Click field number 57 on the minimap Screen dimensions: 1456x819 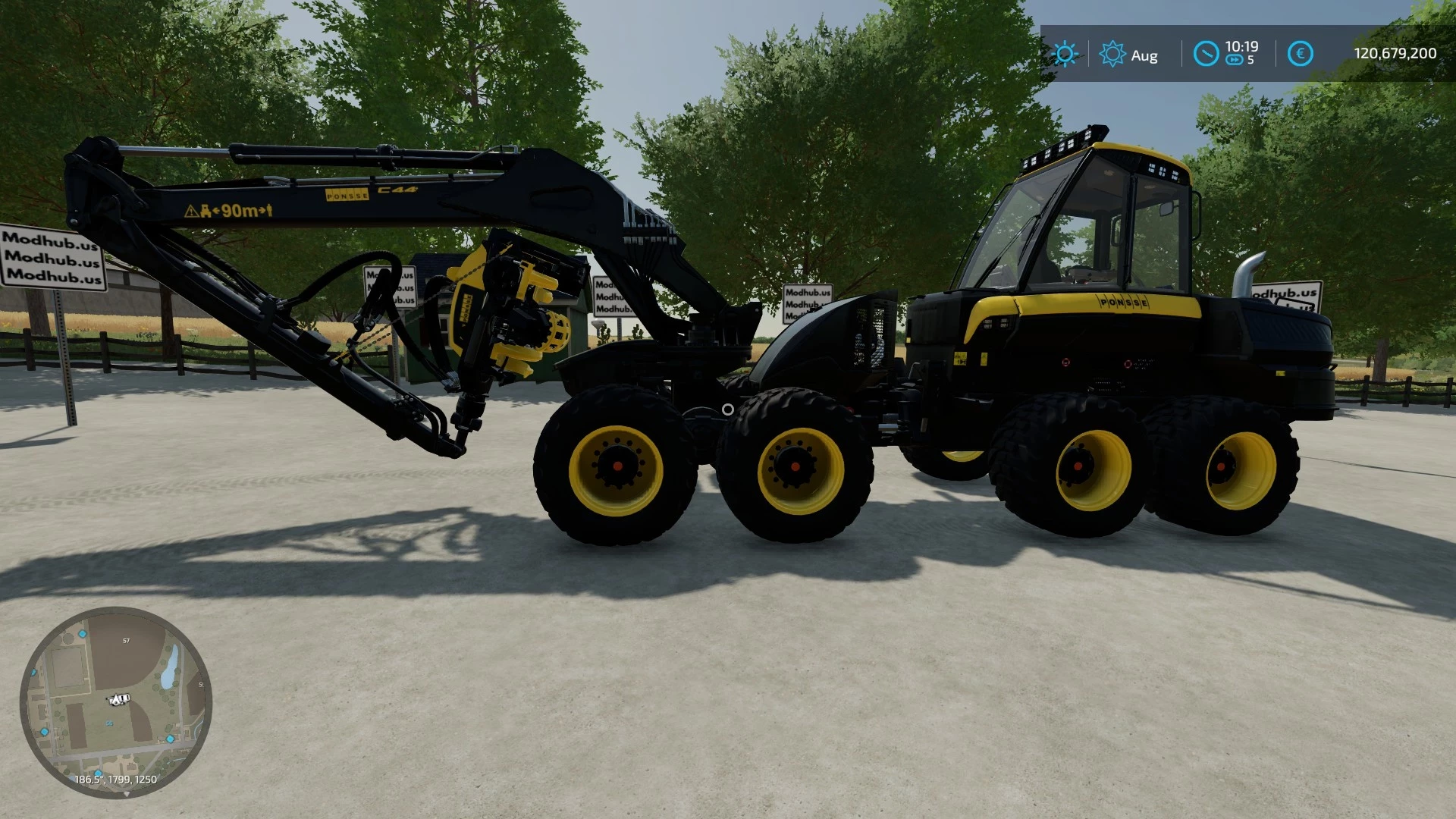(x=126, y=640)
